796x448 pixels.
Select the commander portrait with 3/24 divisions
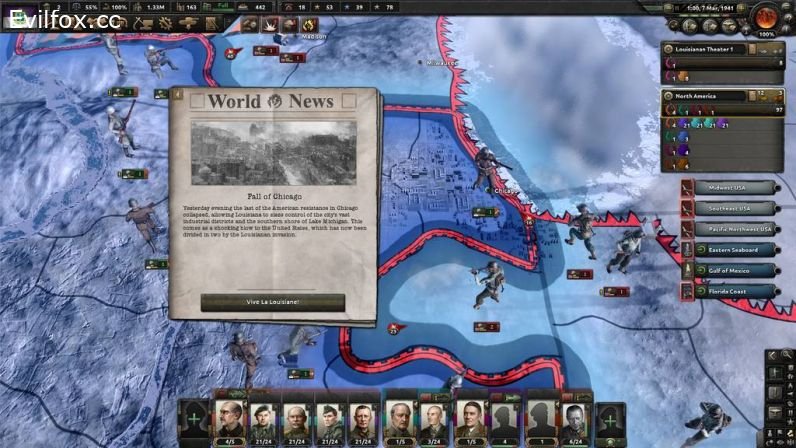click(433, 419)
